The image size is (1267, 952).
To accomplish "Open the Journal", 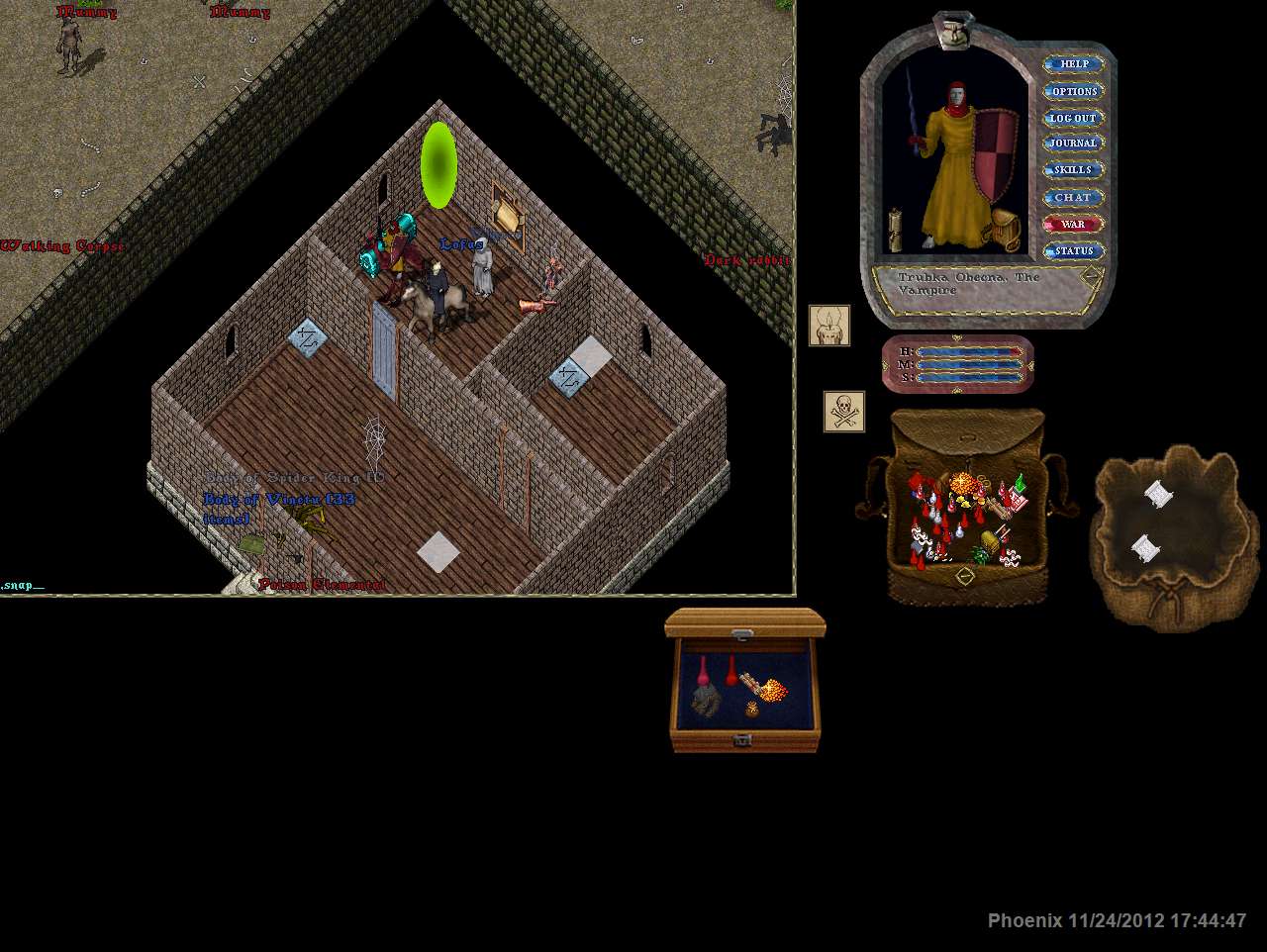I will (x=1074, y=143).
